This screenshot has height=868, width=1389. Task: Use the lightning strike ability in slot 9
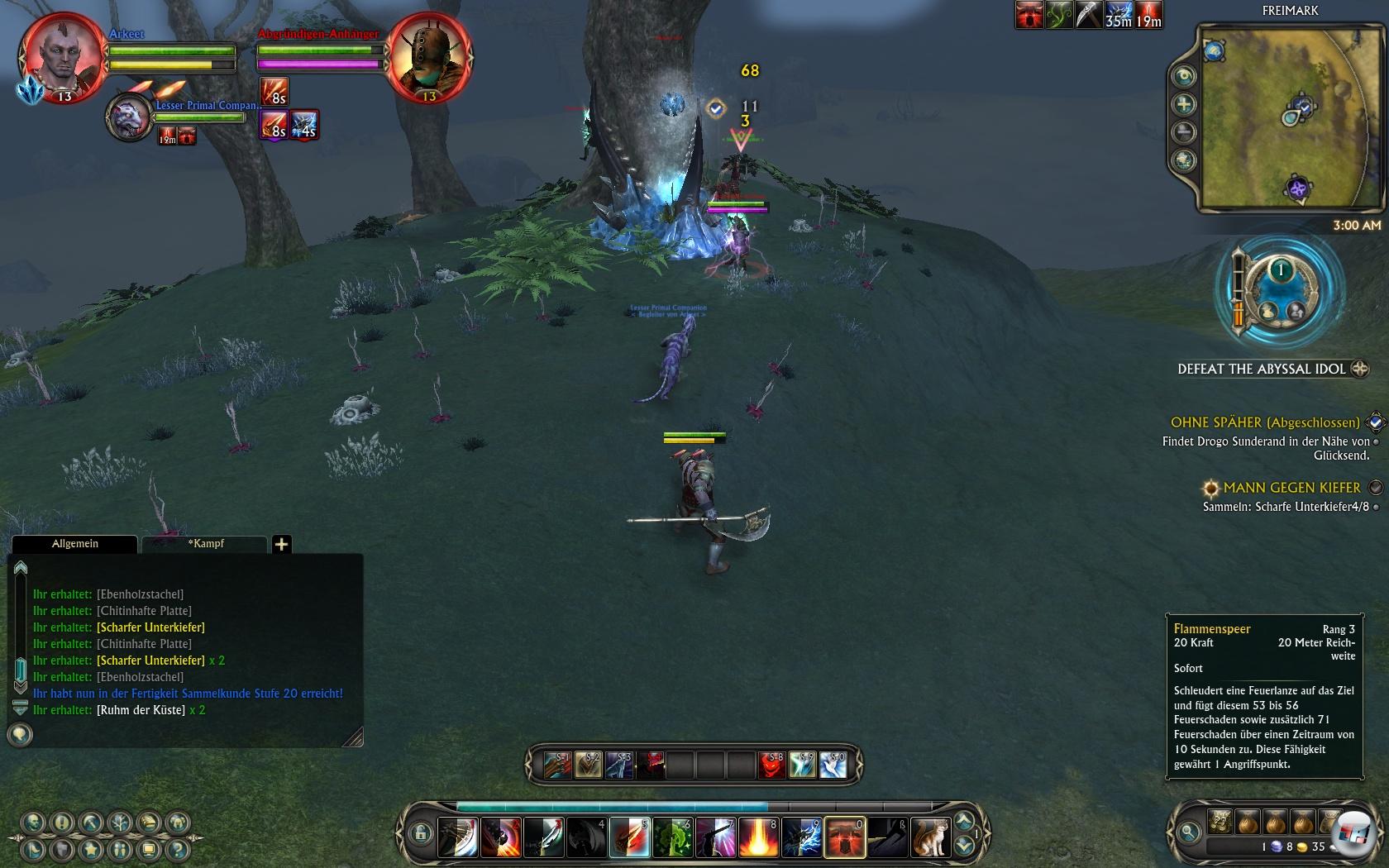800,837
